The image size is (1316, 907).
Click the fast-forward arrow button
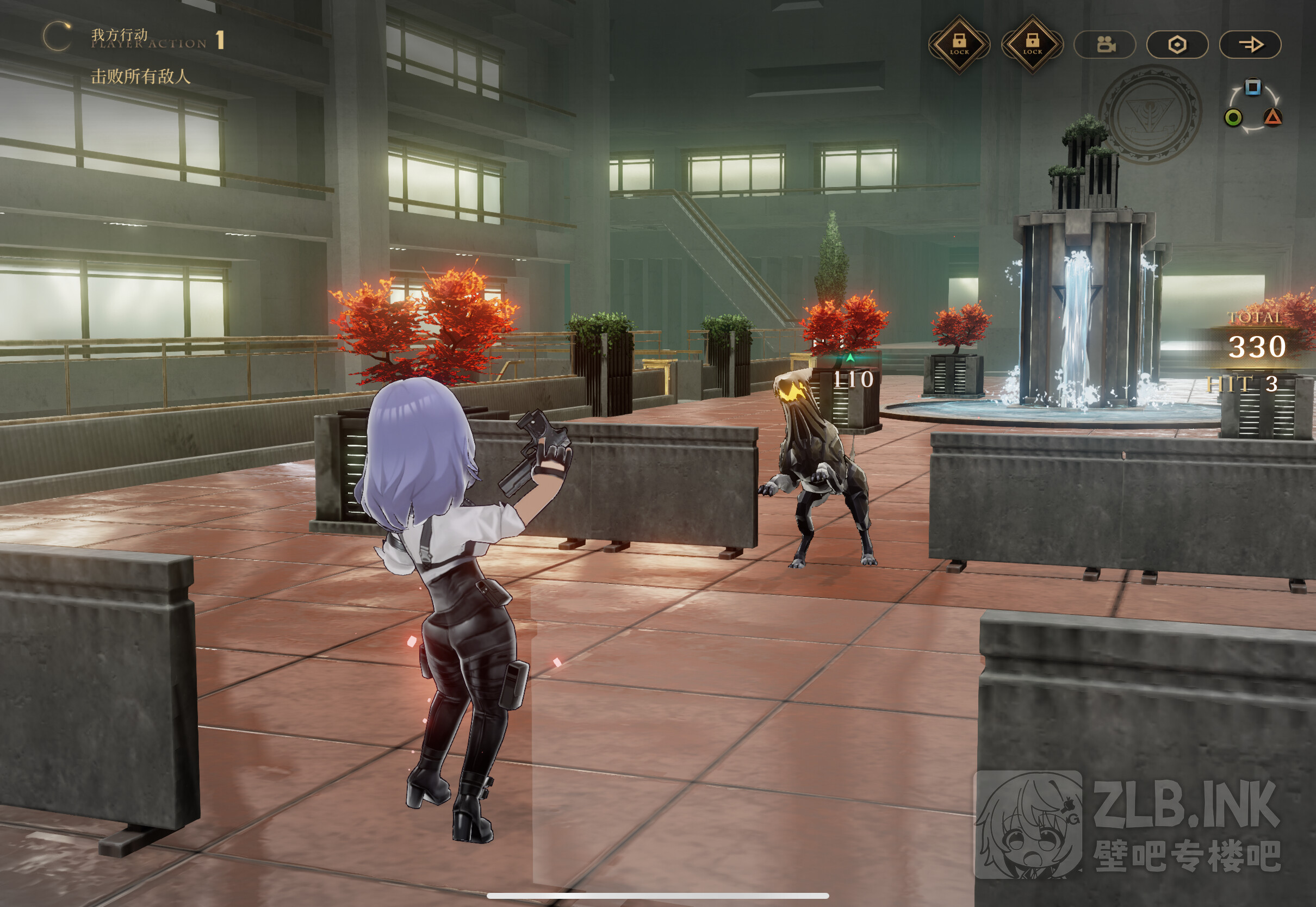click(x=1250, y=45)
